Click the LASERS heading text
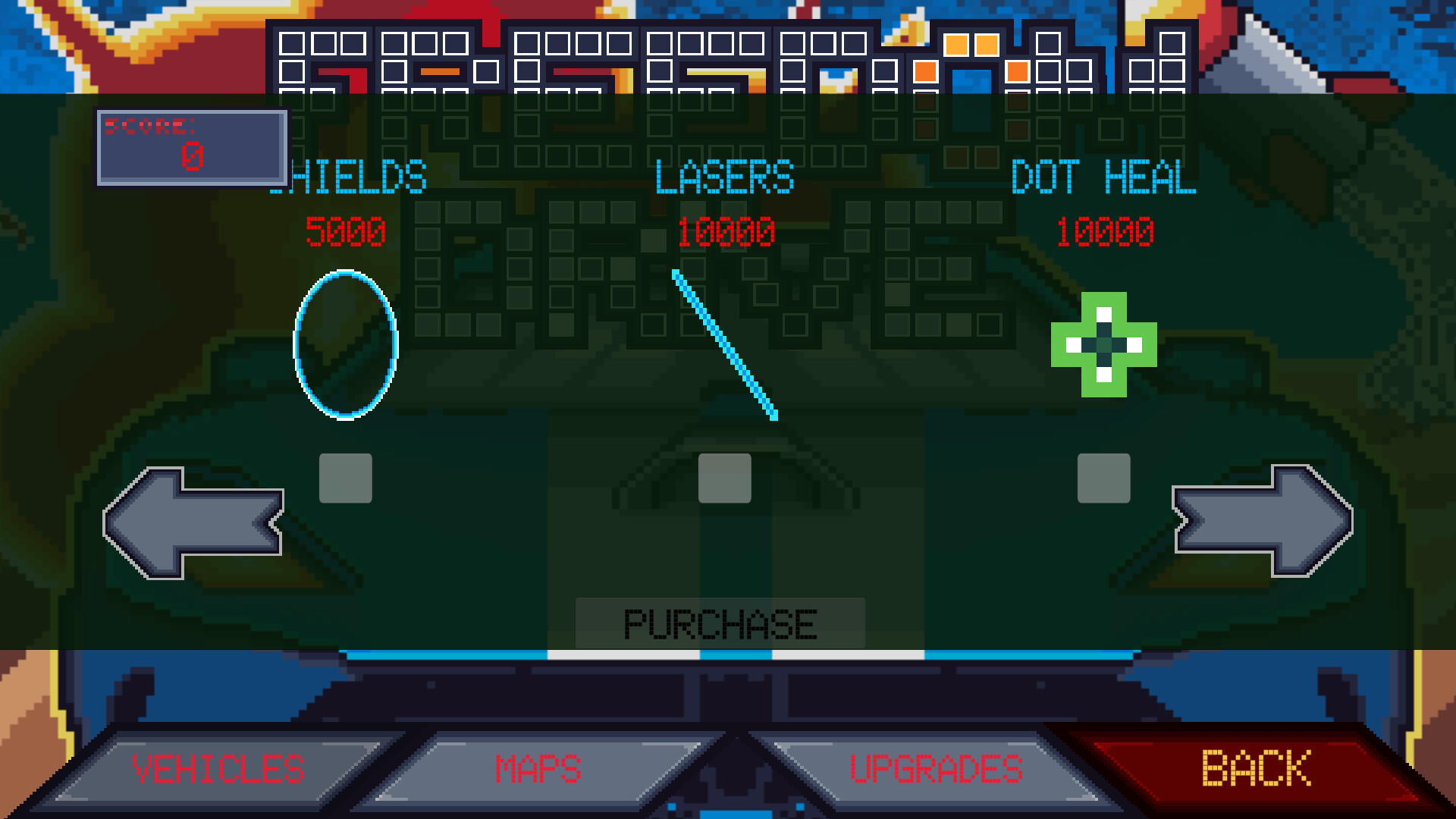Image resolution: width=1456 pixels, height=819 pixels. coord(724,178)
